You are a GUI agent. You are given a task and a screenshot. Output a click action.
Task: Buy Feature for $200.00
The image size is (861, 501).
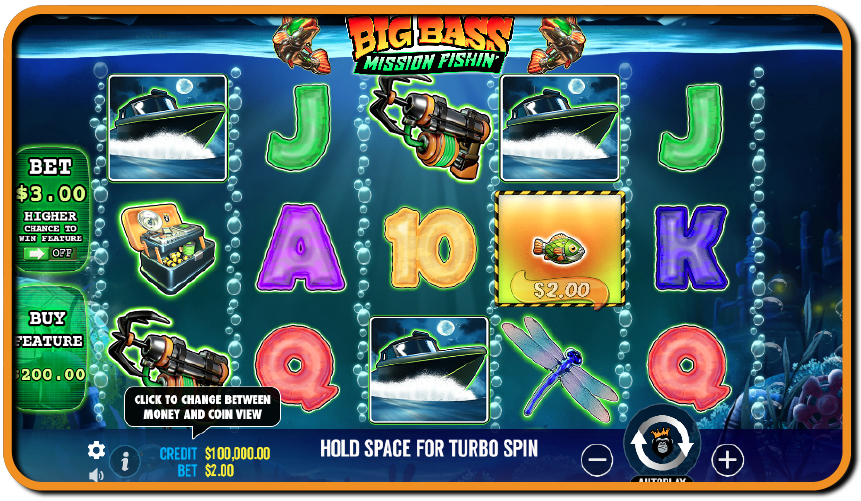pyautogui.click(x=50, y=346)
